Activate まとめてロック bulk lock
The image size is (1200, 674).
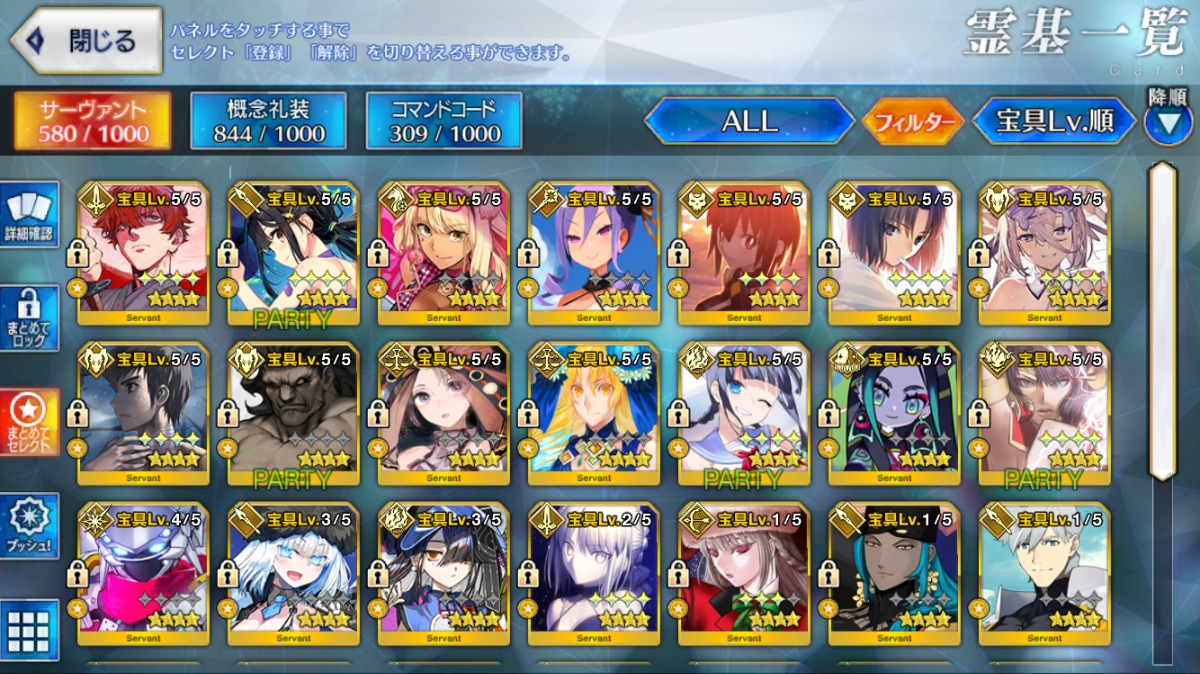coord(28,318)
